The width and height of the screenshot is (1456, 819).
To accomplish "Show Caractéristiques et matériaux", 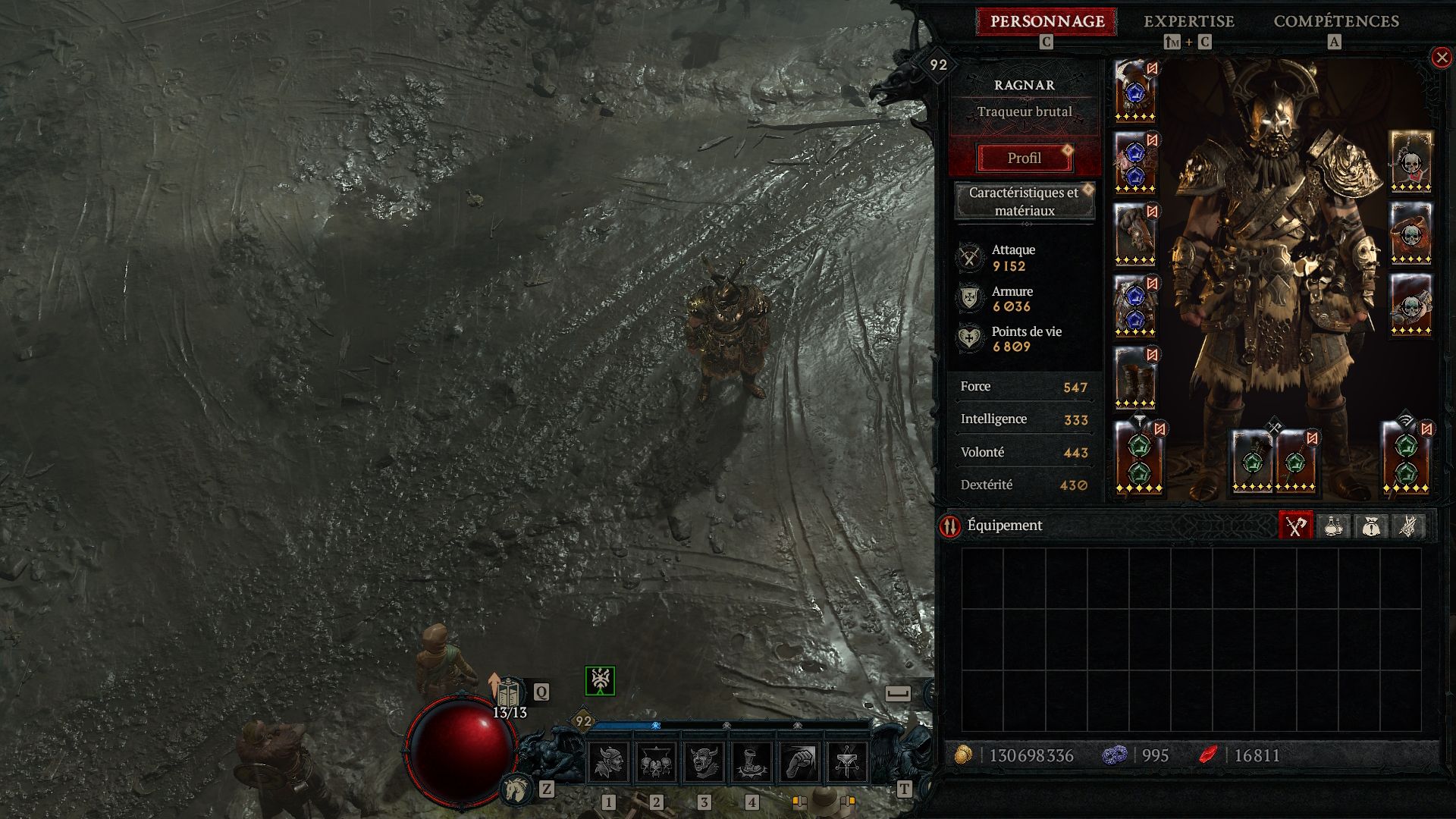I will point(1024,202).
